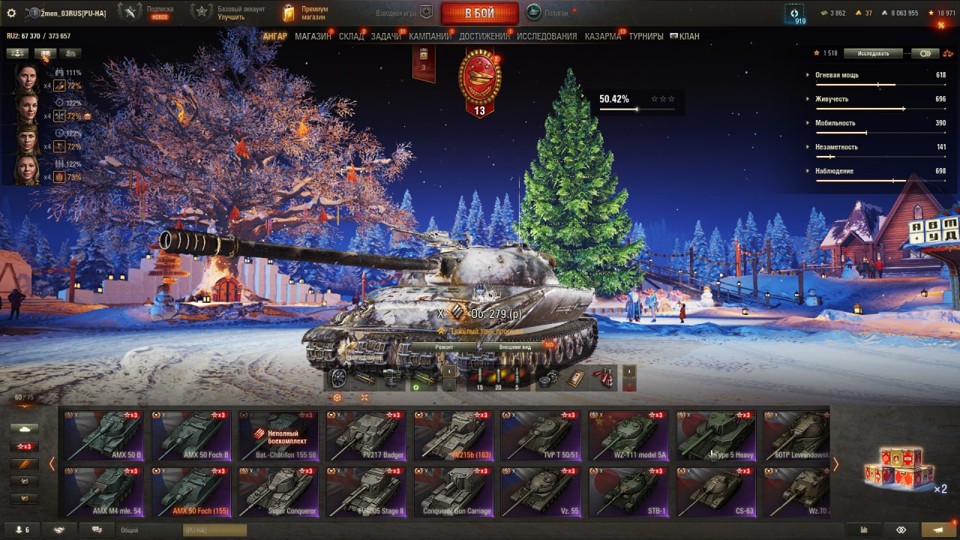Select the STB-1 tank in carousel

point(629,492)
